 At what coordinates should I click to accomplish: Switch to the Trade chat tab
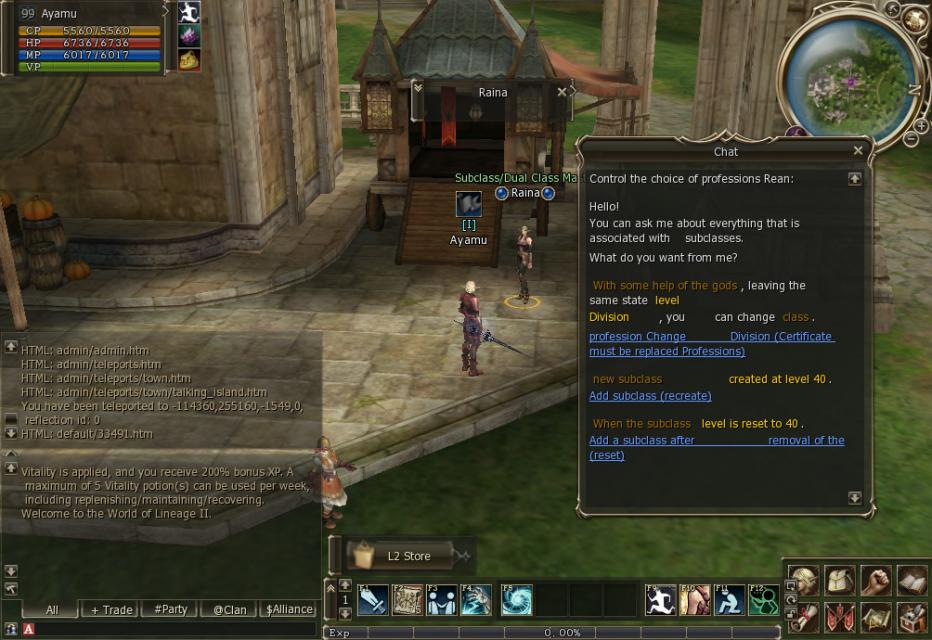pyautogui.click(x=111, y=609)
